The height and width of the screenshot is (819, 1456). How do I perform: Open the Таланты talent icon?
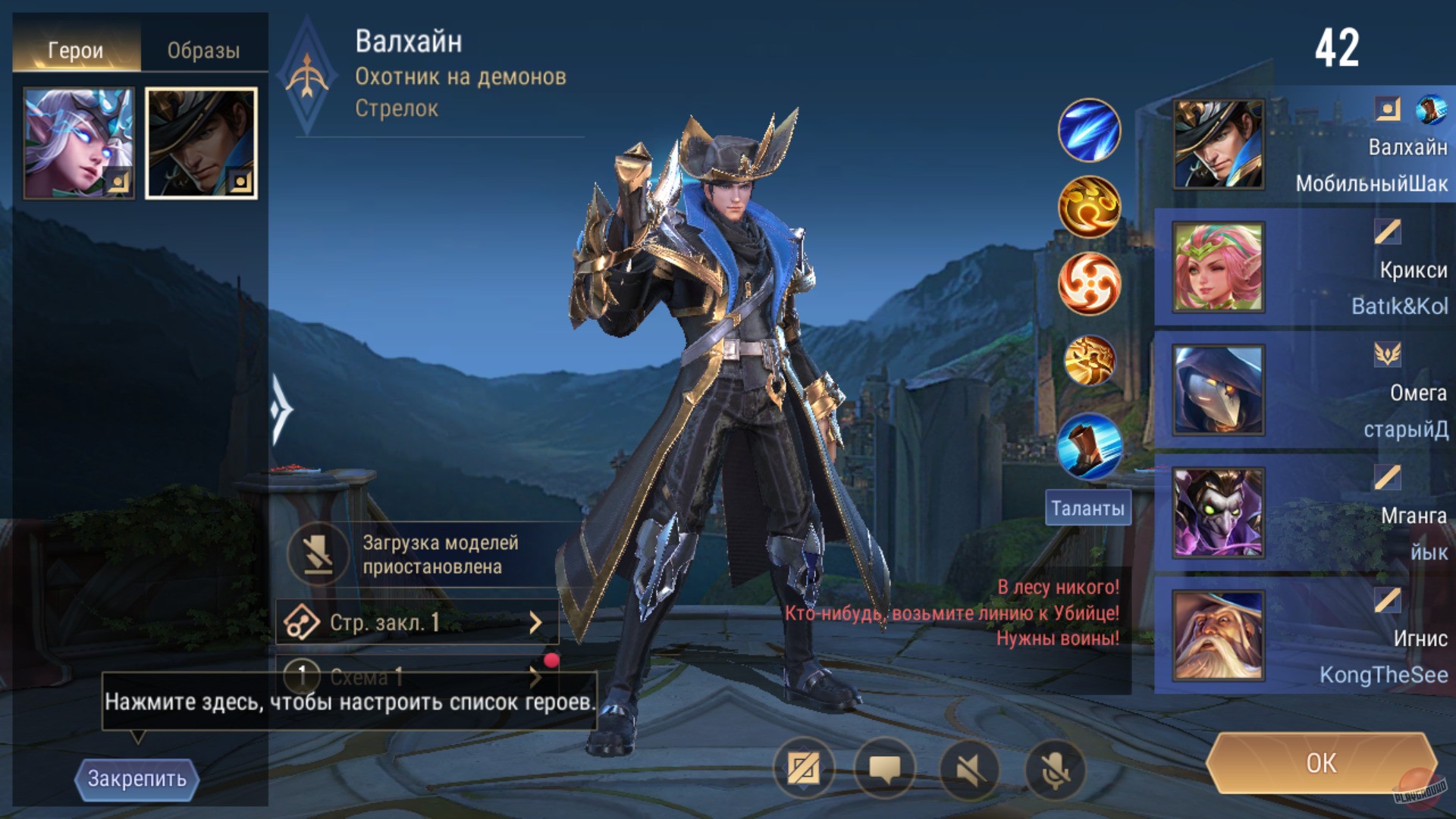1088,508
